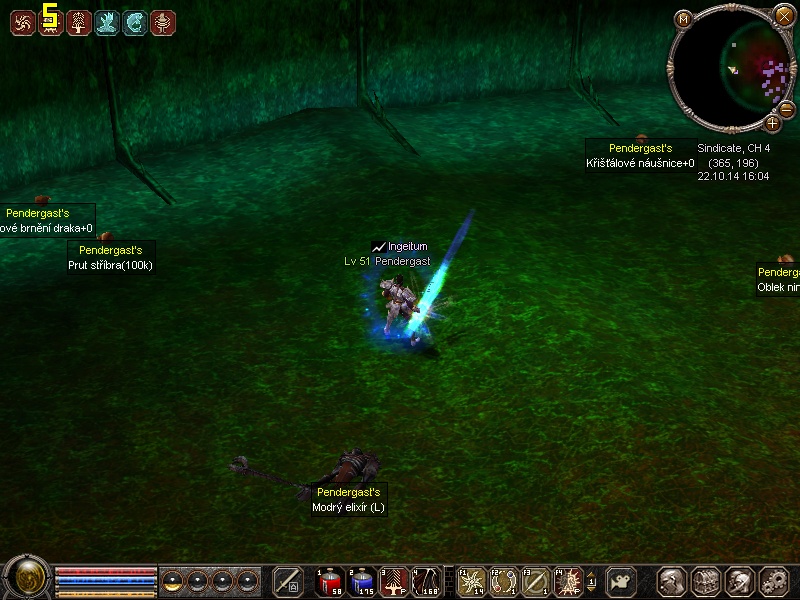Open the inventory treasure chest icon
The image size is (800, 600).
click(x=706, y=581)
